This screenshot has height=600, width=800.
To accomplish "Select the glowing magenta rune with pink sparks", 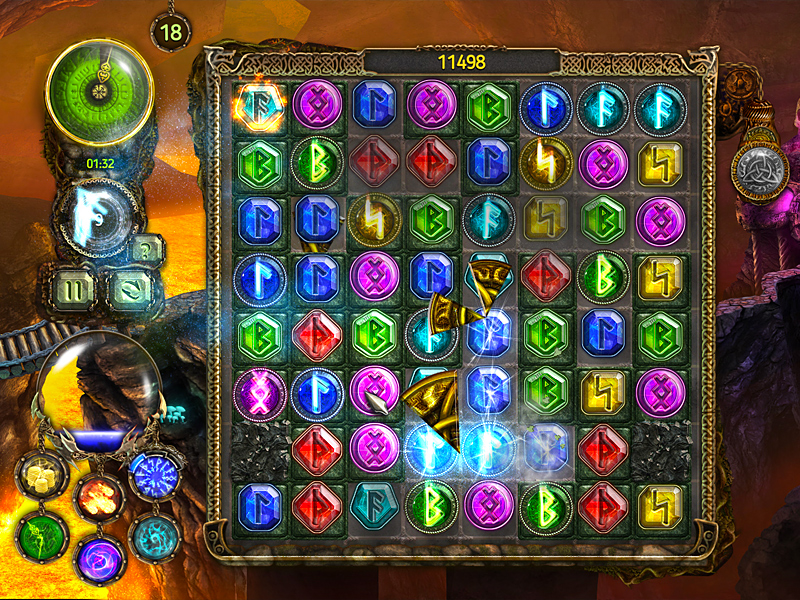I will [x=260, y=387].
